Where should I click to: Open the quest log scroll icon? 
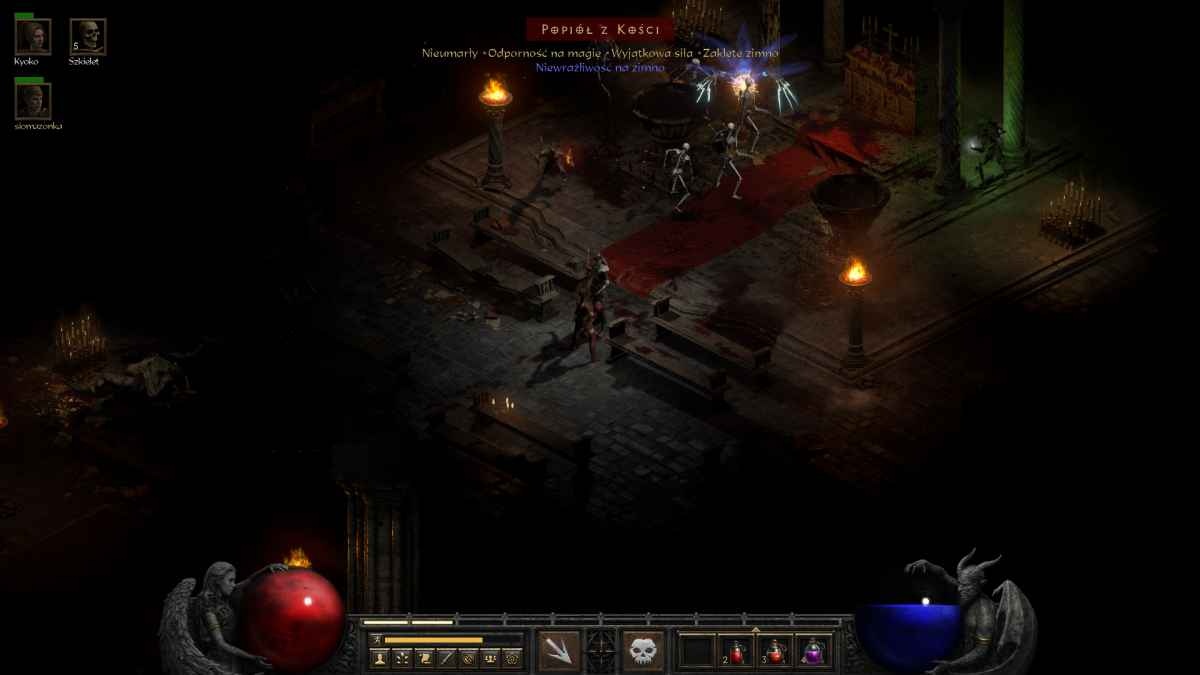[424, 658]
